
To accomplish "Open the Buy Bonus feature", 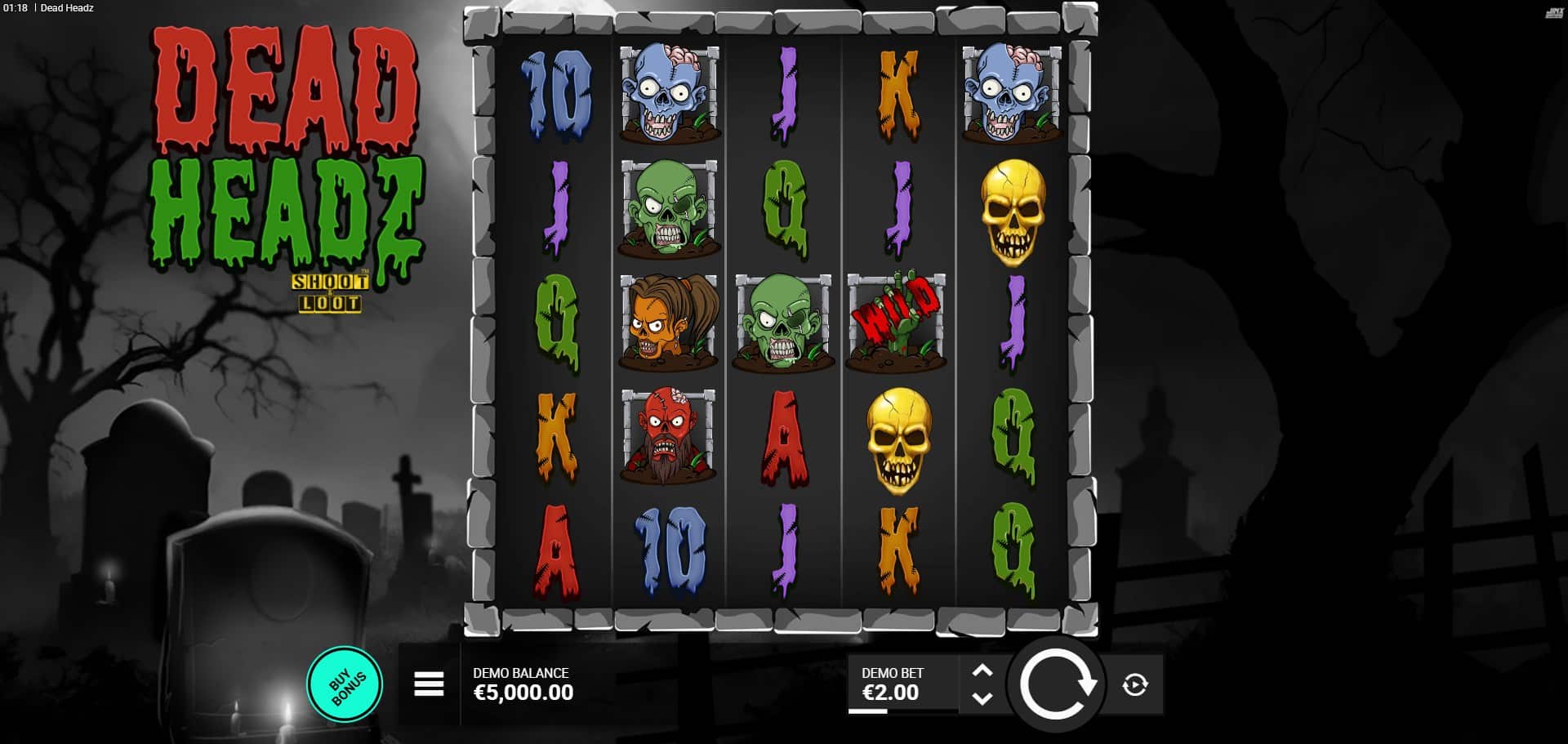I will (x=345, y=684).
